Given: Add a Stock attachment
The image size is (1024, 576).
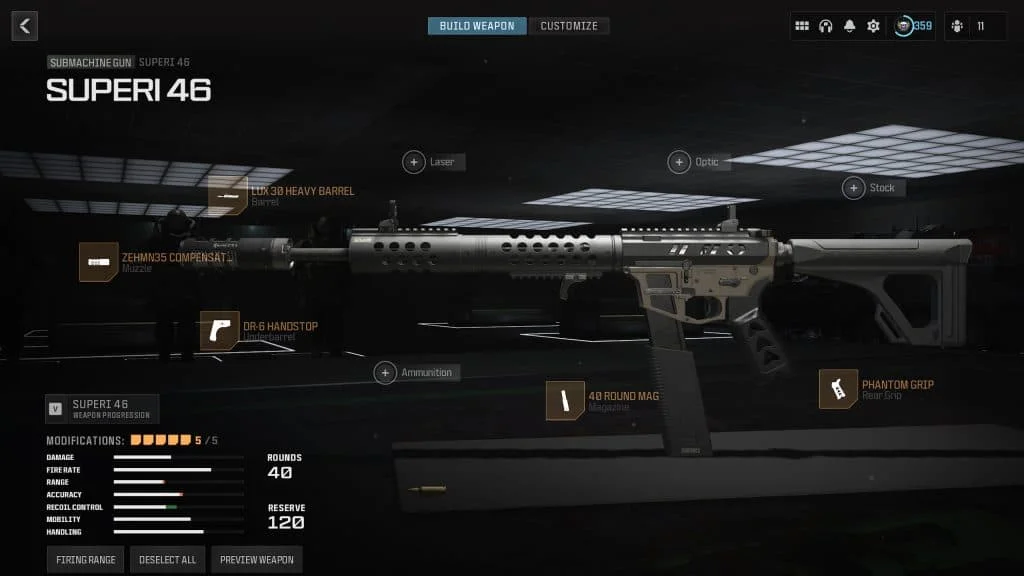Looking at the screenshot, I should (853, 188).
